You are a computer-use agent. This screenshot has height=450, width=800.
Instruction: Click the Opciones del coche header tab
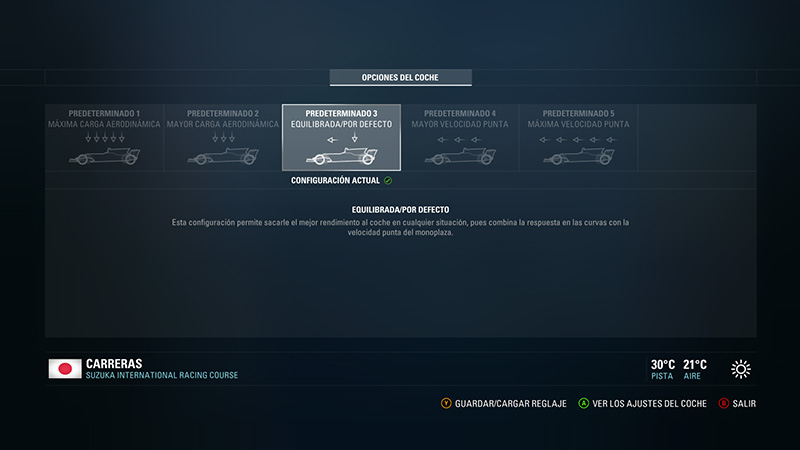coord(401,77)
